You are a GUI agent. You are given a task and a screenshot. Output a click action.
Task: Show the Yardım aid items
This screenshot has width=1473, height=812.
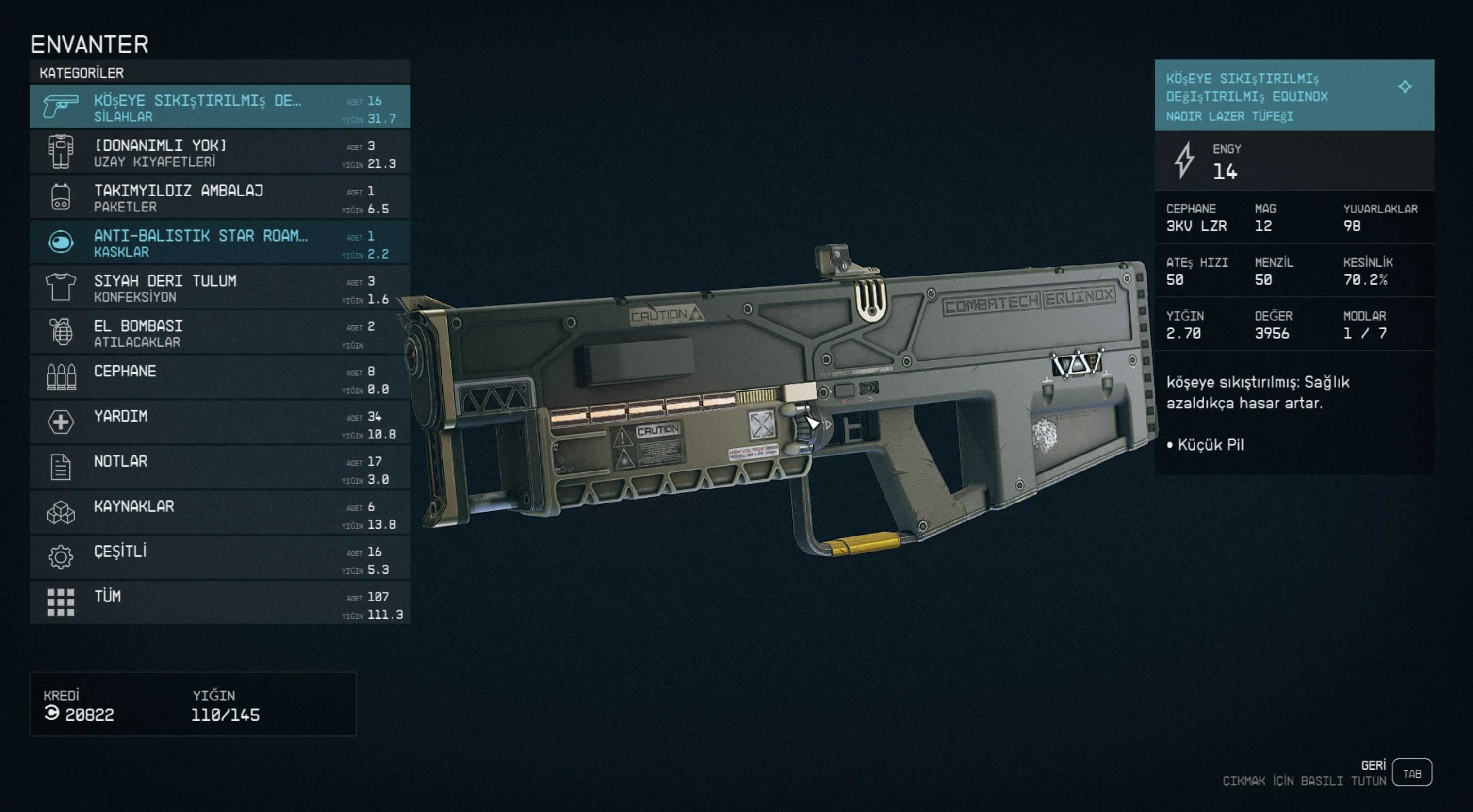pyautogui.click(x=220, y=423)
